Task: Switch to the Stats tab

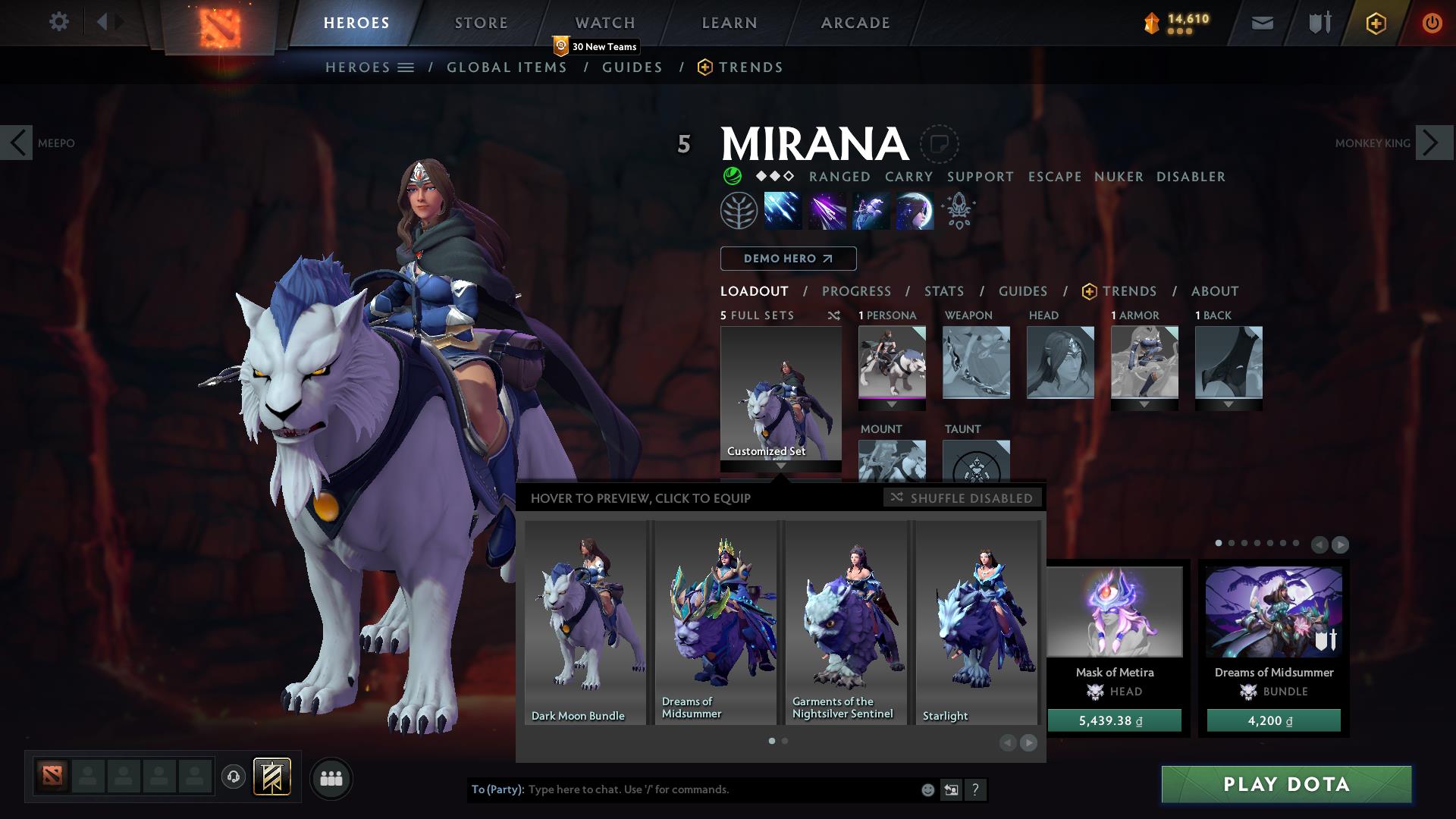Action: pos(943,291)
